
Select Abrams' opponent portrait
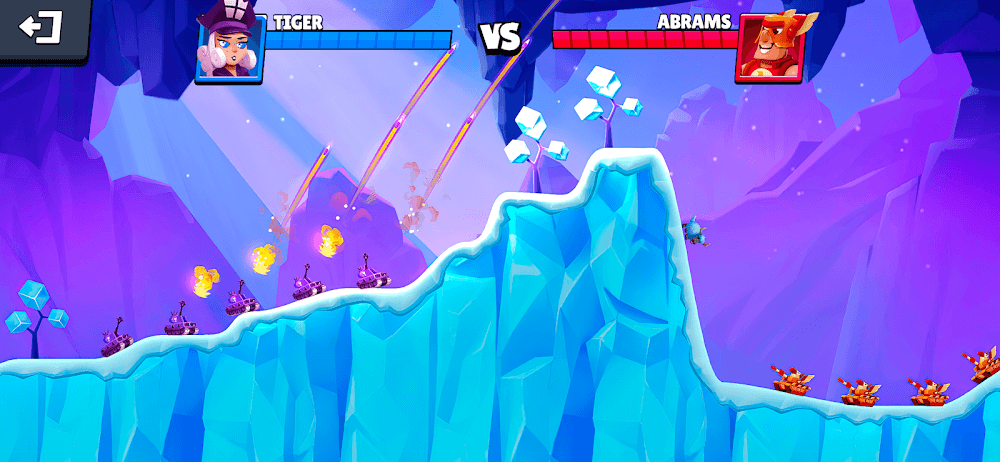pos(772,46)
